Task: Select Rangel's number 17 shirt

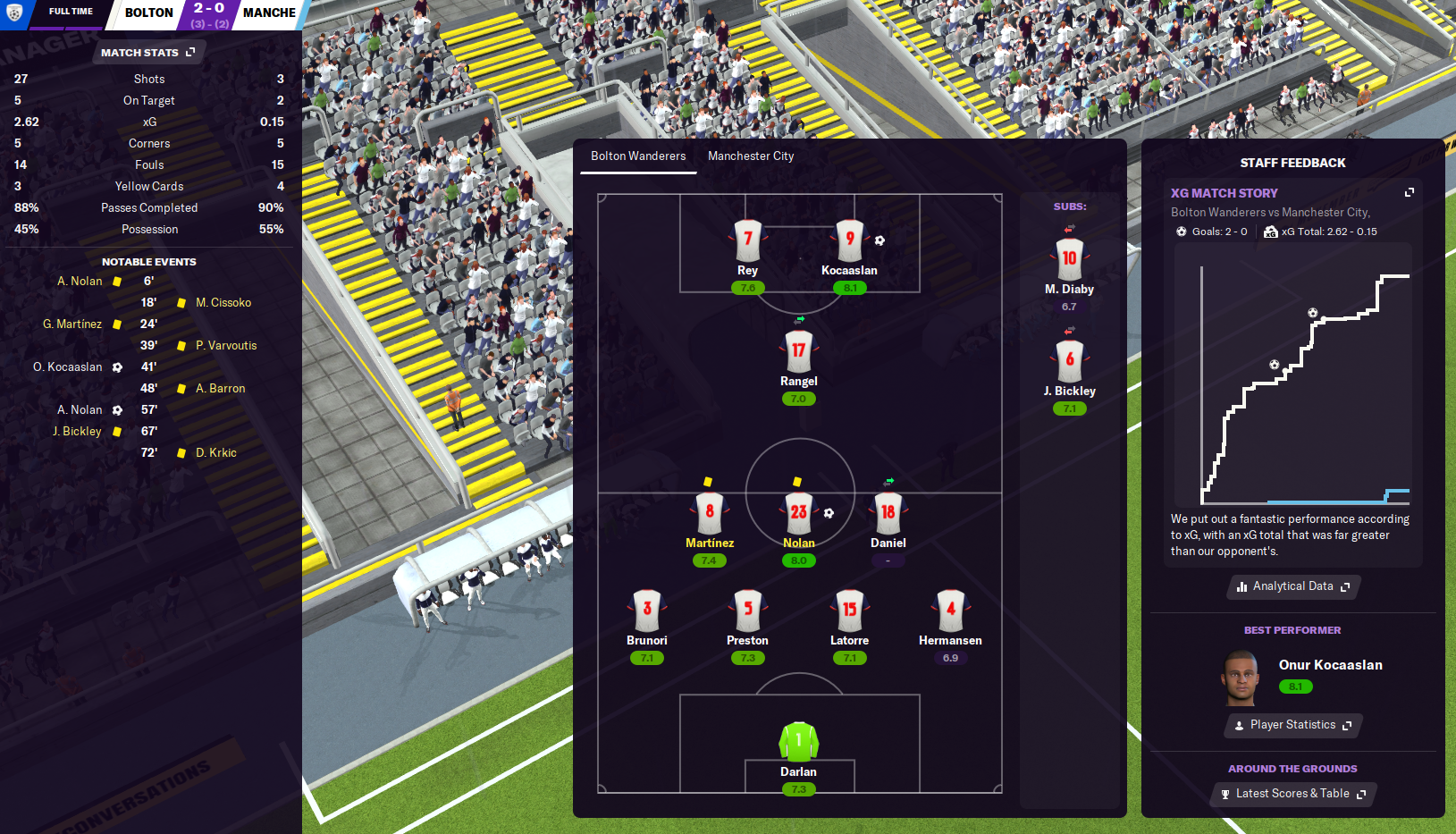Action: [799, 351]
